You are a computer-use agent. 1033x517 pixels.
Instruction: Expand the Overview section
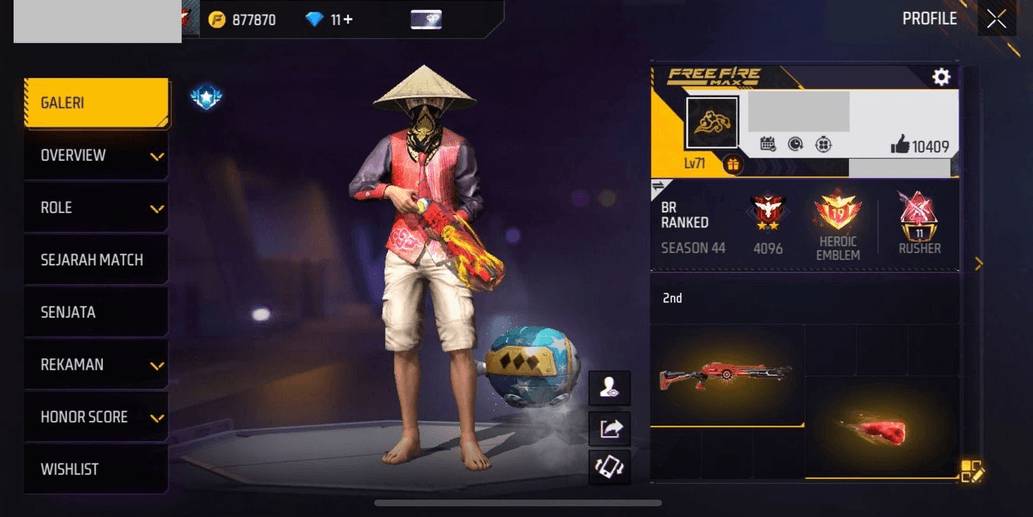point(96,156)
